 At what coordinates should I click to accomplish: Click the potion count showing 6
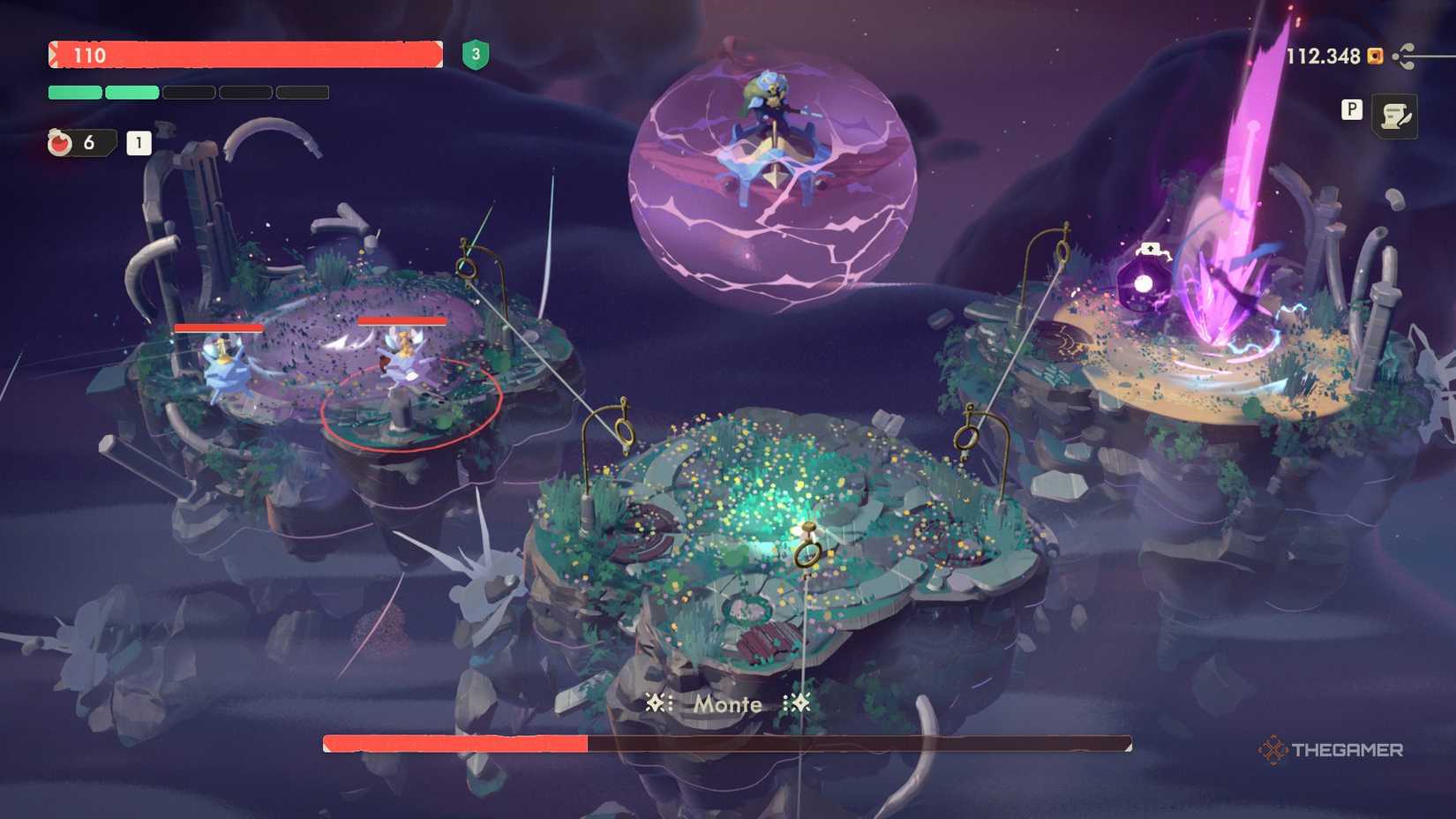[x=88, y=142]
